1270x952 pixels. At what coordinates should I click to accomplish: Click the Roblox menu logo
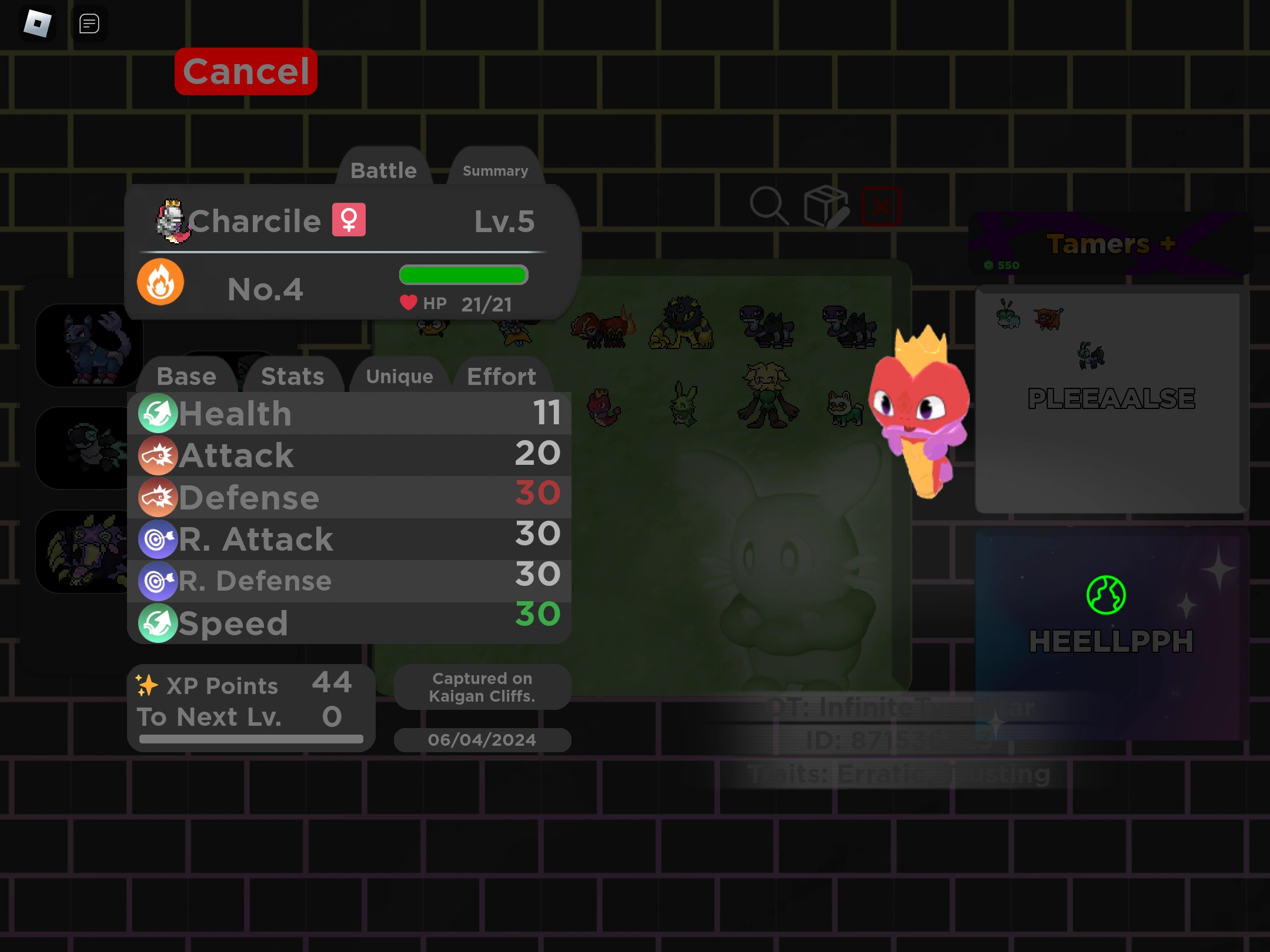pyautogui.click(x=38, y=24)
